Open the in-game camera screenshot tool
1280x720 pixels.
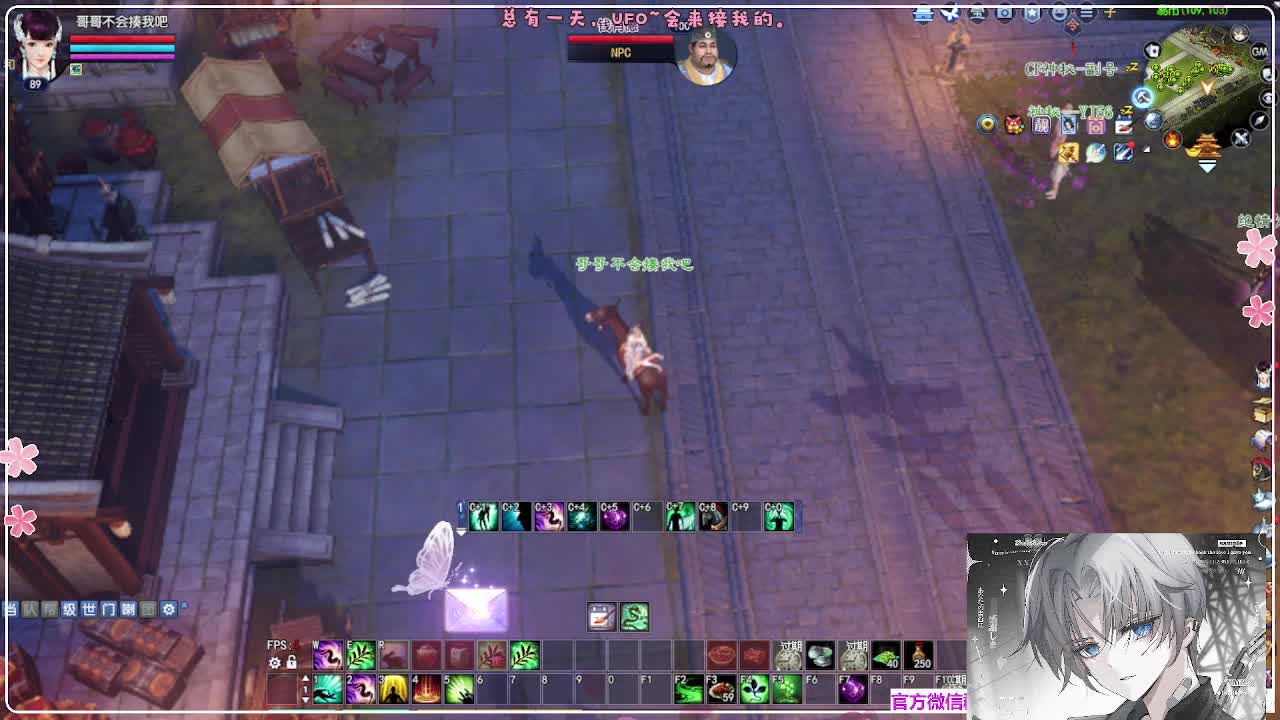[x=1002, y=13]
